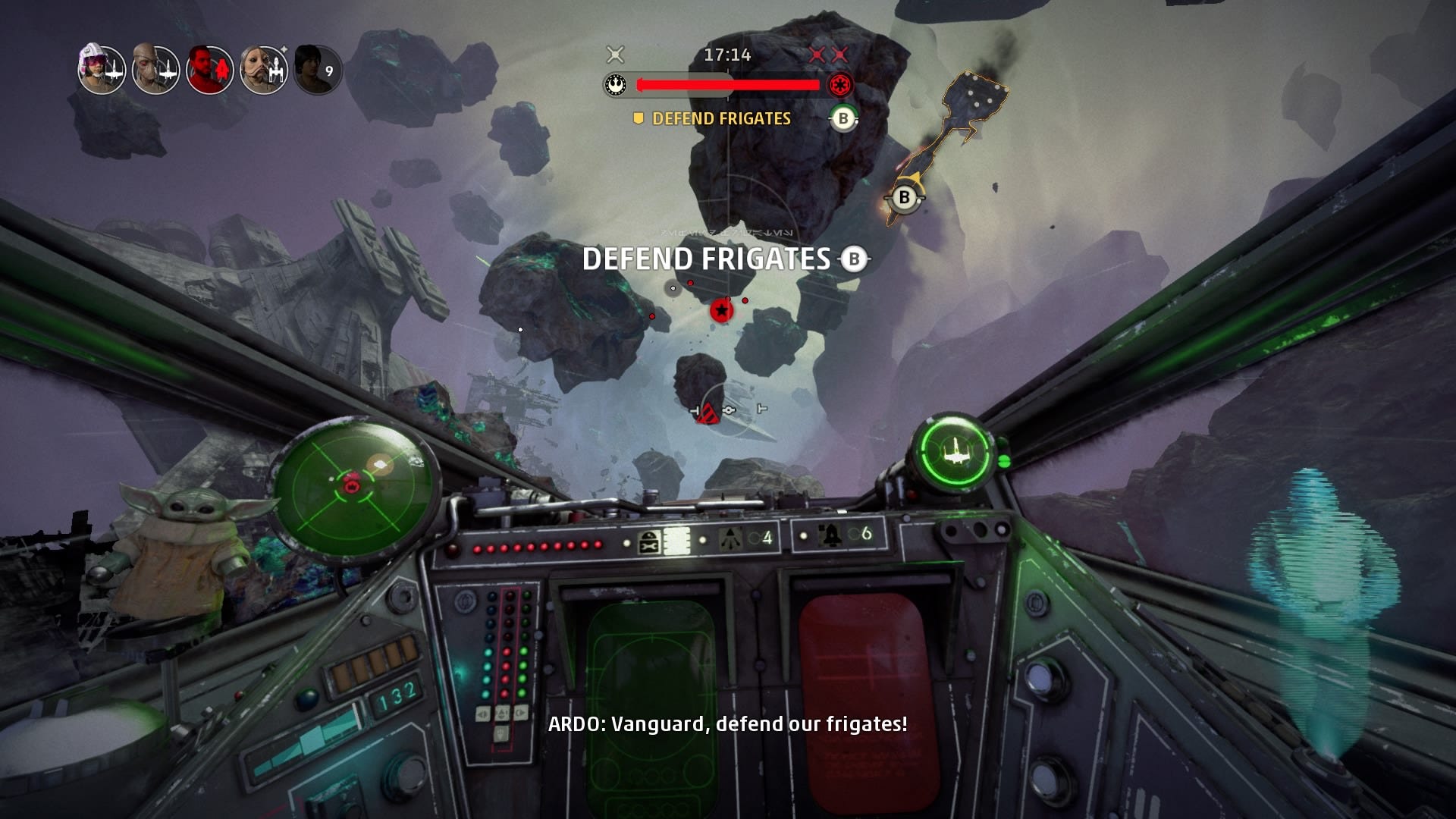This screenshot has width=1456, height=819.
Task: Select the B objective icon under the morale bar
Action: tap(843, 118)
